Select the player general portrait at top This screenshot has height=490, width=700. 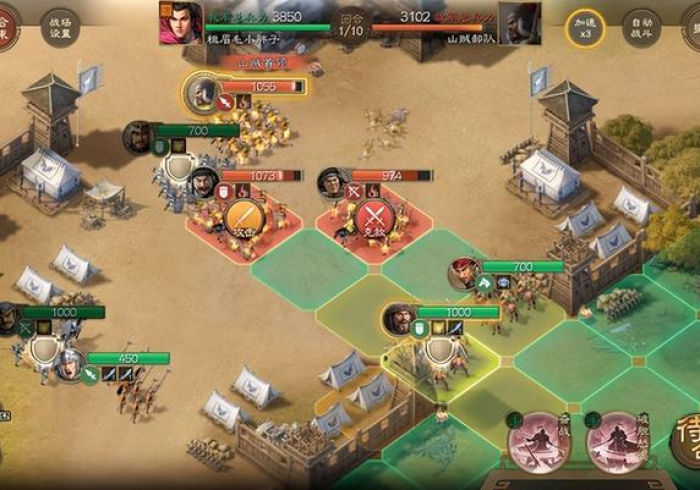click(x=180, y=23)
